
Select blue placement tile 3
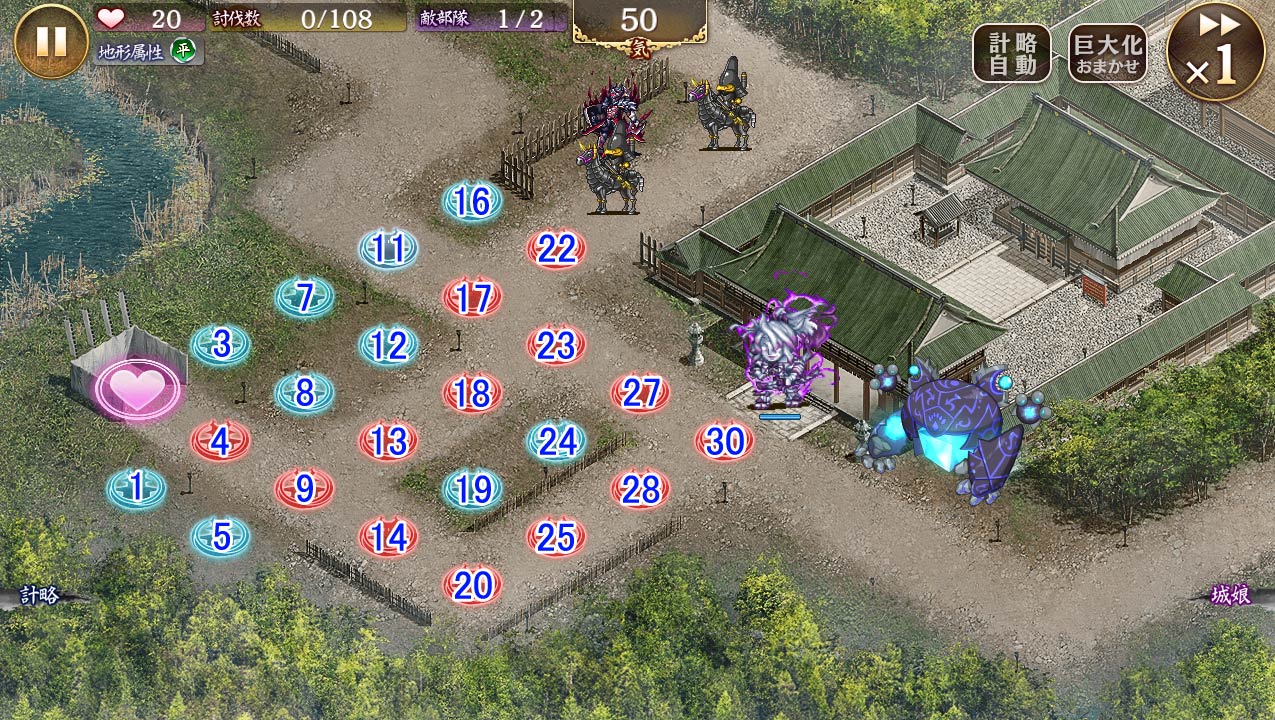click(221, 345)
